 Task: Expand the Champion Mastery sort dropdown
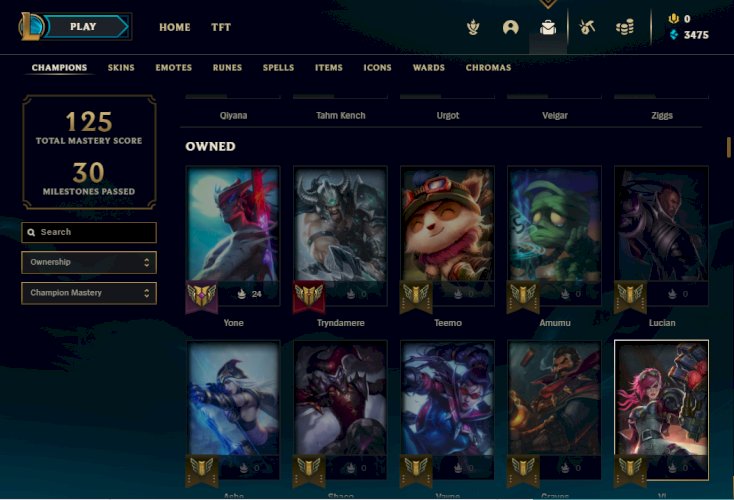pyautogui.click(x=89, y=293)
